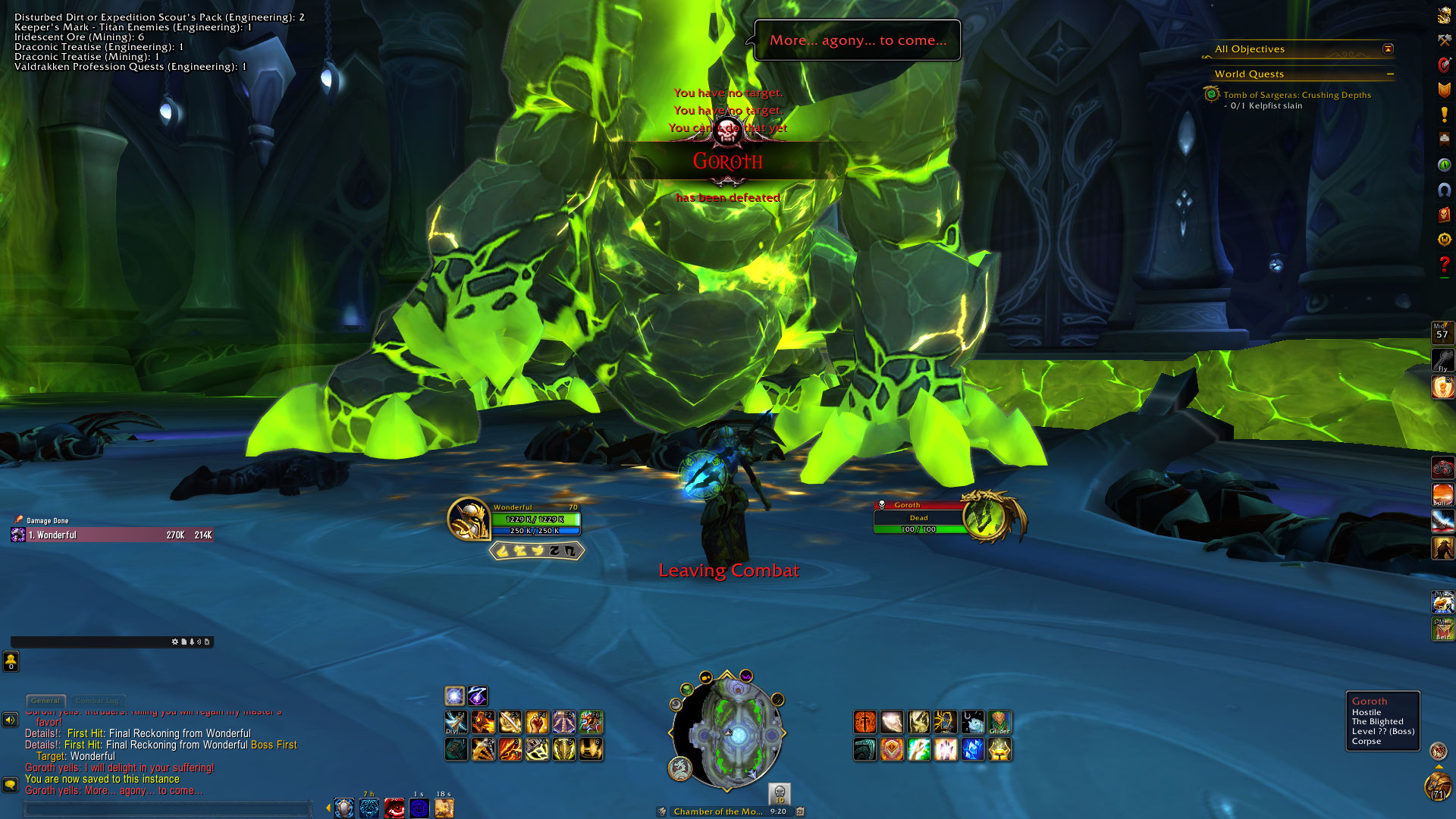Open the Details damage meter settings cog

coord(174,642)
